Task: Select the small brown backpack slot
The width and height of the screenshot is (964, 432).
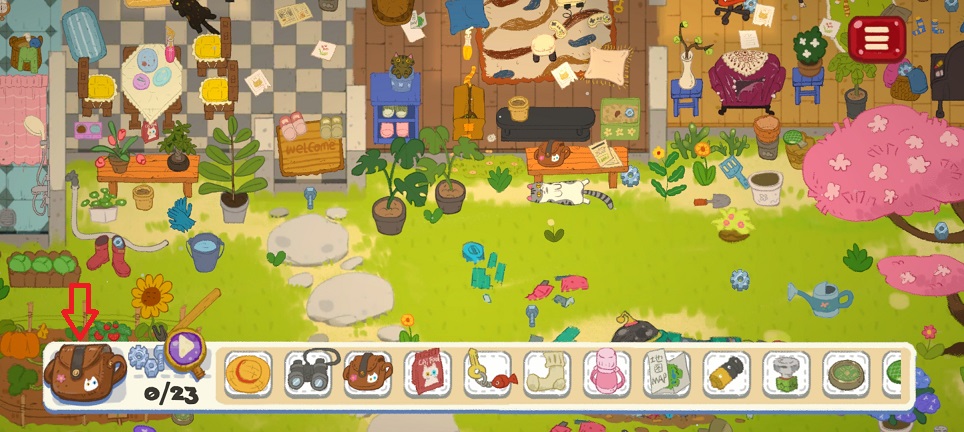Action: 367,374
